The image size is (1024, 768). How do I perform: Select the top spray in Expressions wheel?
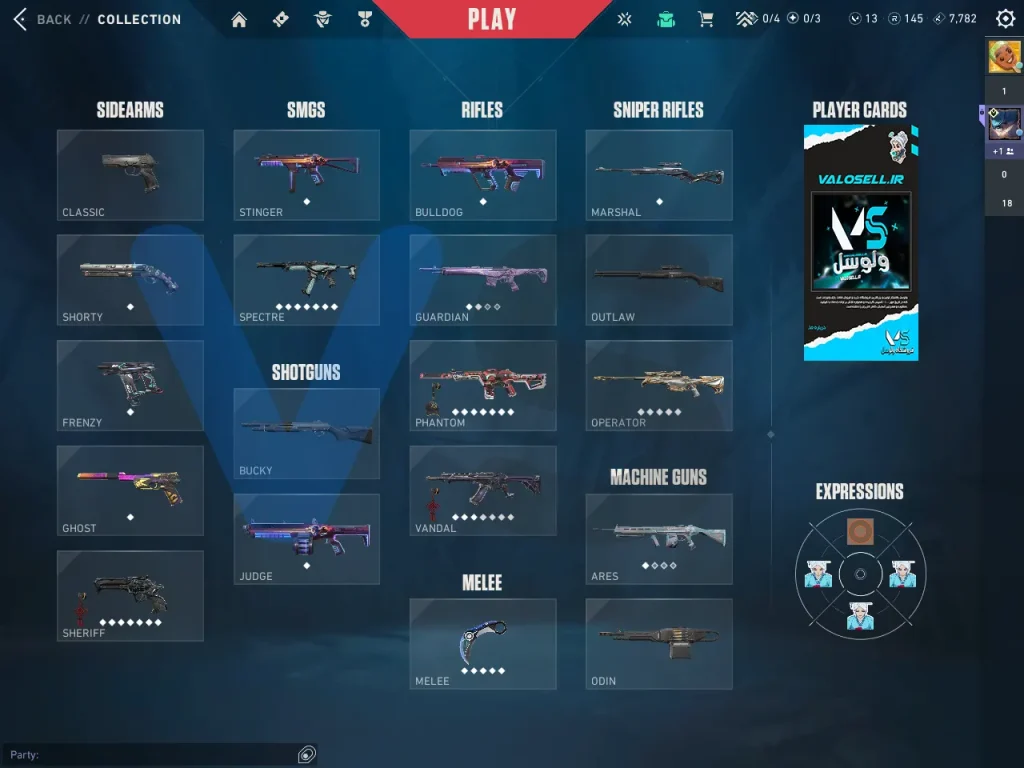(x=859, y=532)
